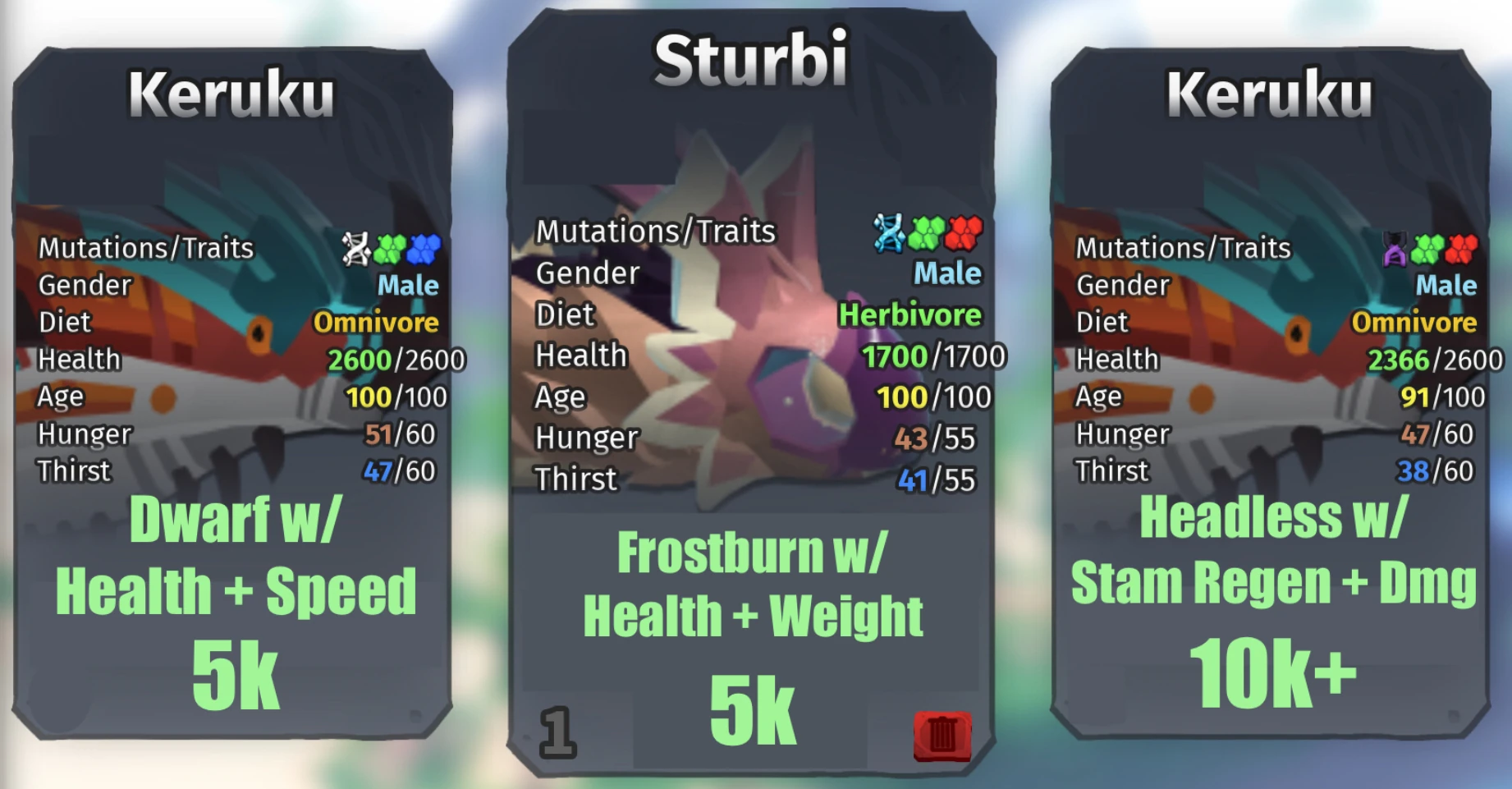Image resolution: width=1512 pixels, height=789 pixels.
Task: Click the green trait cluster icon on Sturbi
Action: [x=926, y=232]
